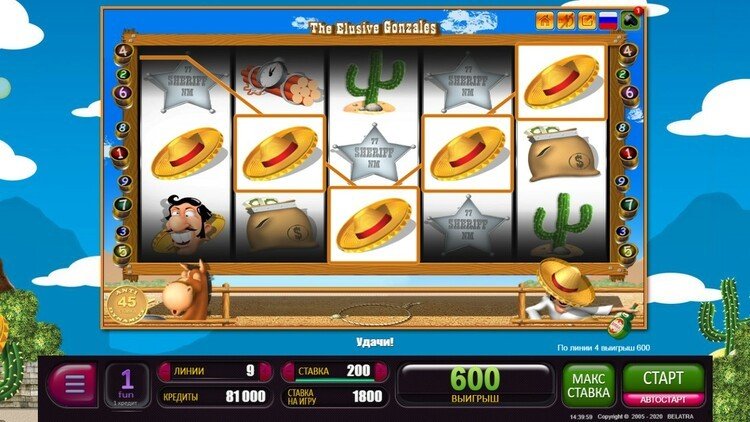This screenshot has width=750, height=422.
Task: Increase the number of ЛИНИИ lines
Action: 266,371
